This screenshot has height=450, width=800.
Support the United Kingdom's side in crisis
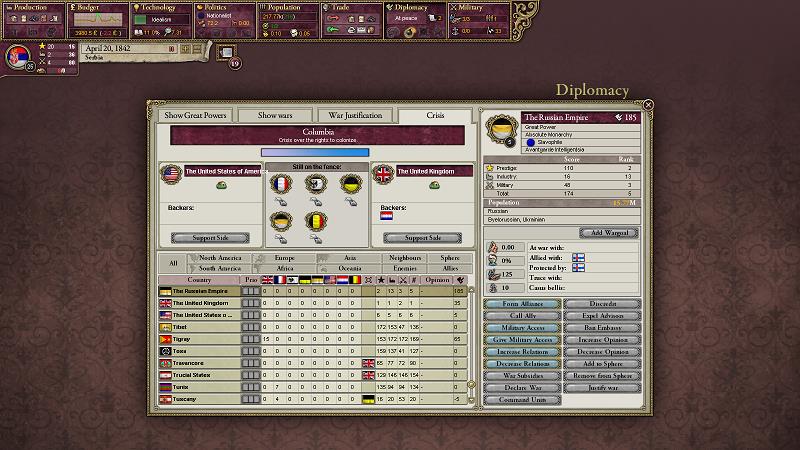421,238
